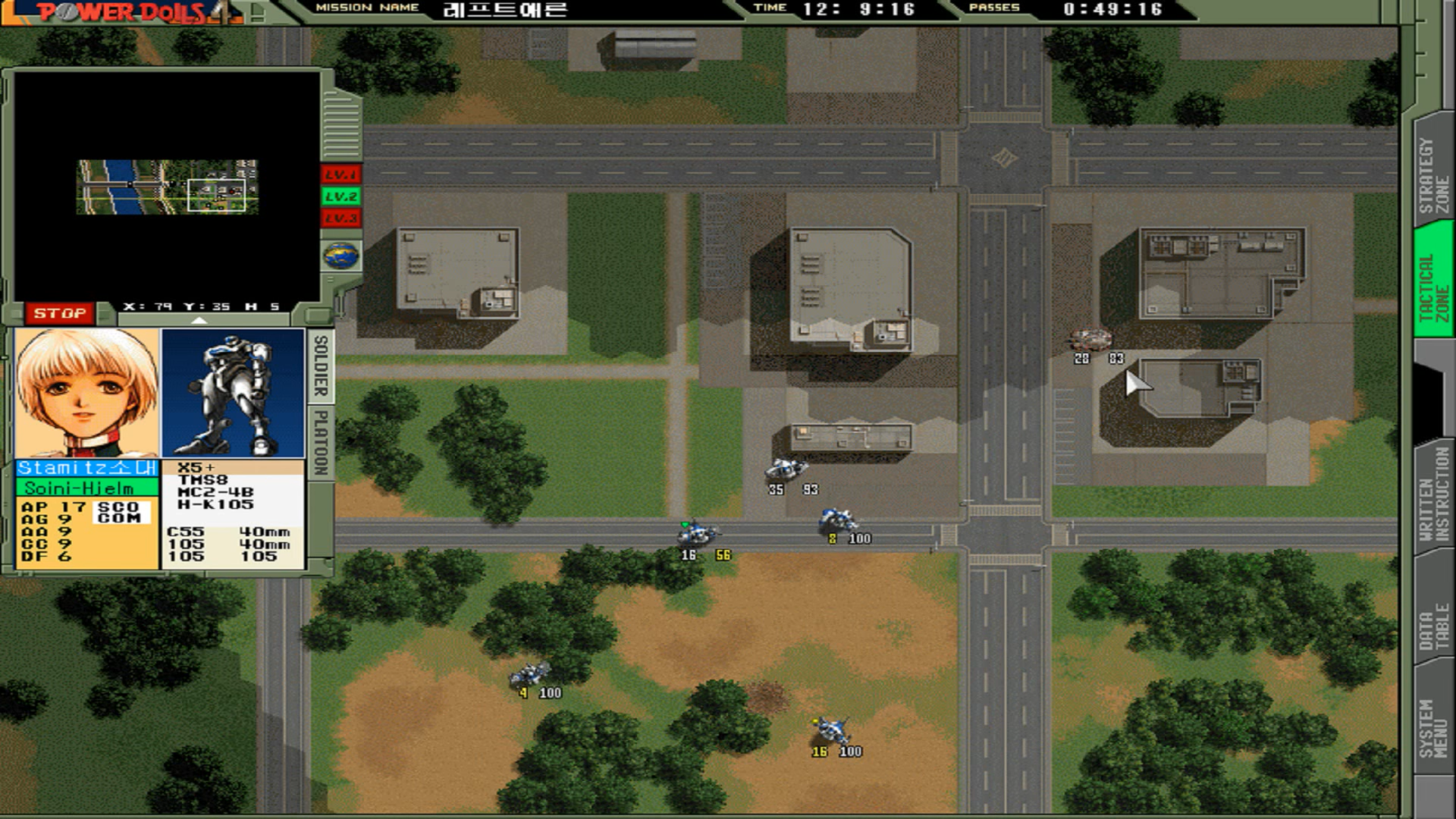Choose the LV.3 zoom level
Screen dimensions: 1456x819
tap(340, 219)
